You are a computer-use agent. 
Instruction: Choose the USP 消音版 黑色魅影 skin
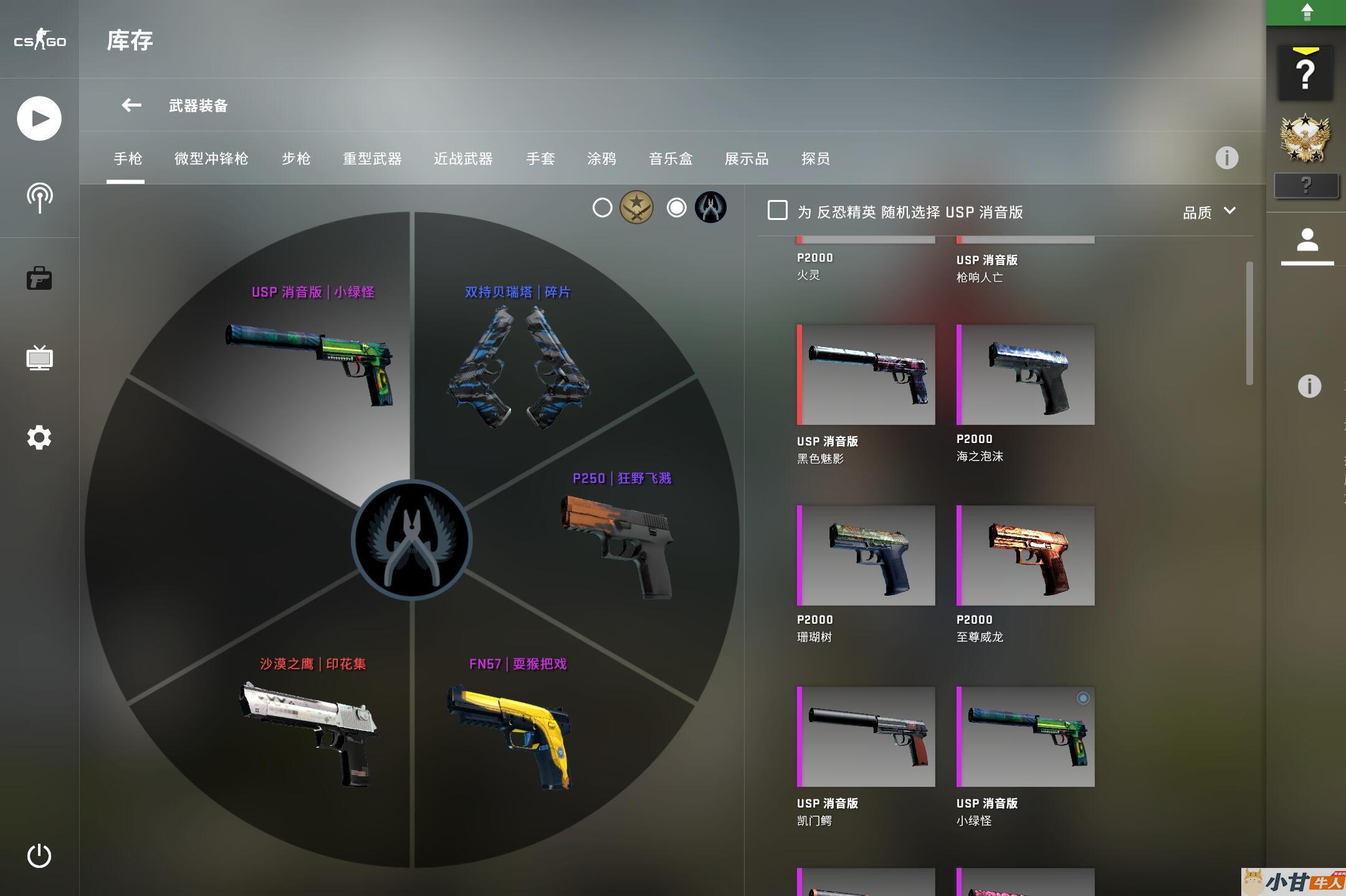click(866, 374)
